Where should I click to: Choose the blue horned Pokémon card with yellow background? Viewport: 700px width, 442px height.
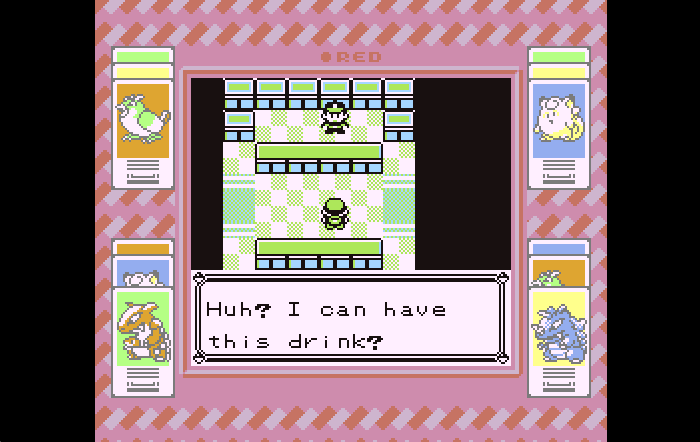click(559, 330)
